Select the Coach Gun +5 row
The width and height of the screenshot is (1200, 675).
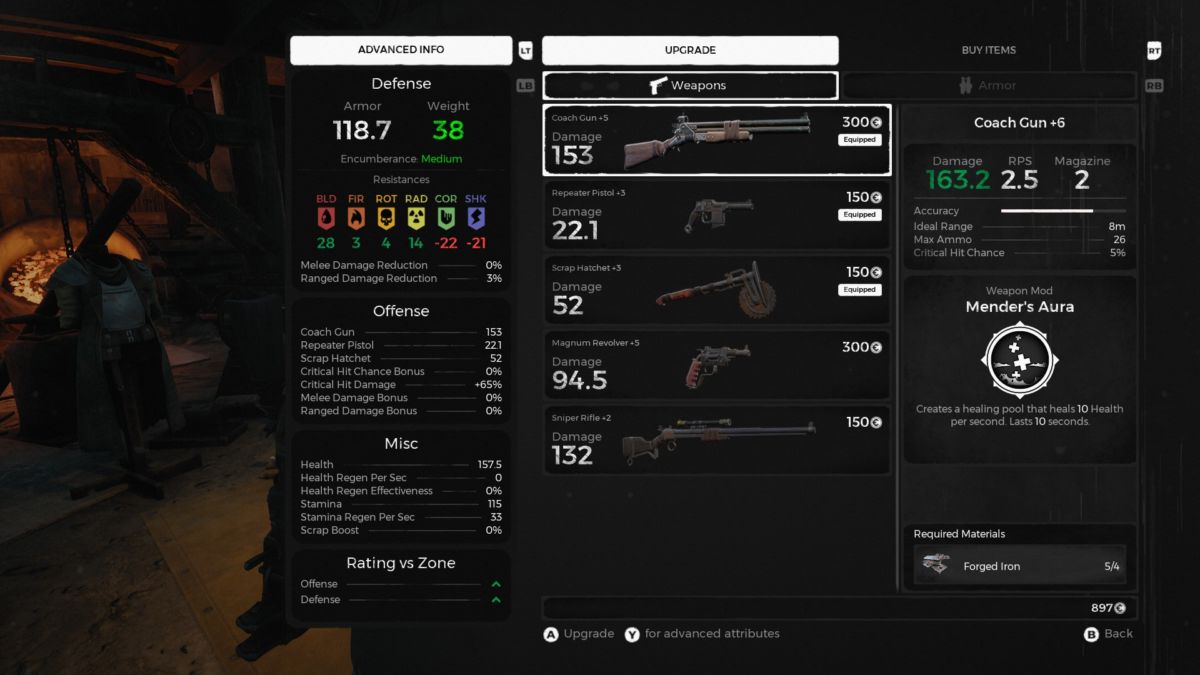point(716,139)
